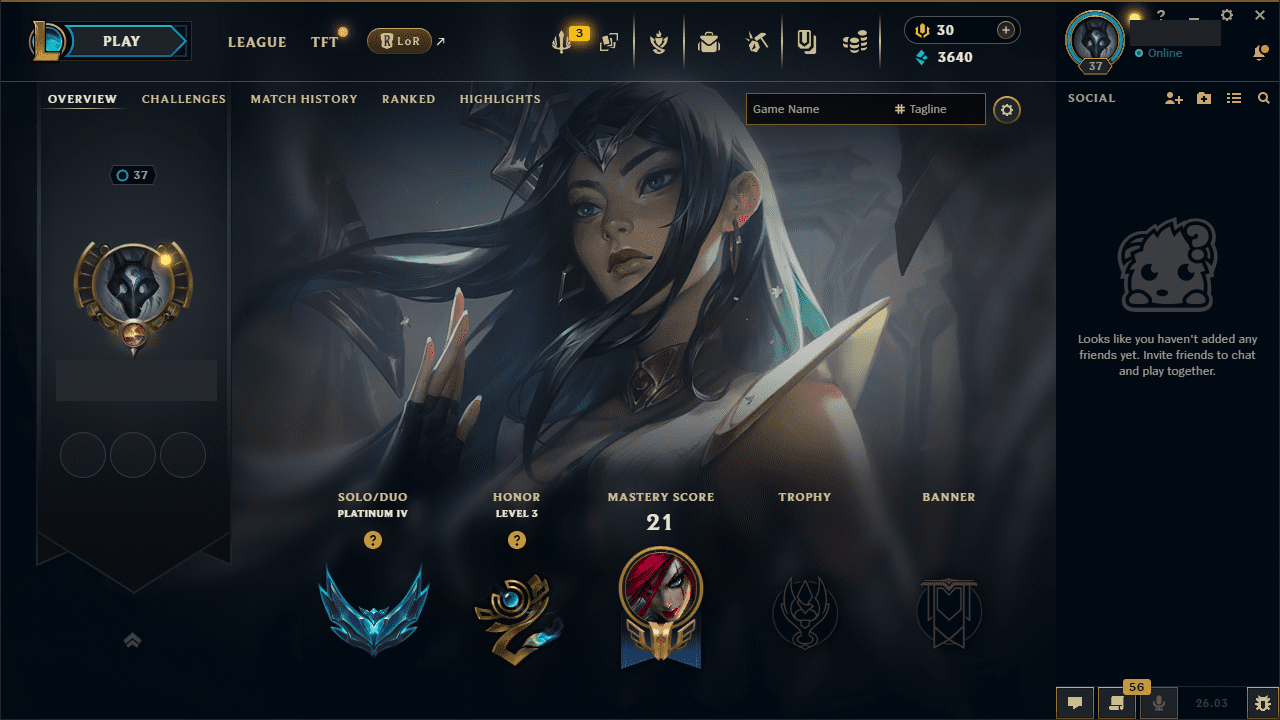The width and height of the screenshot is (1280, 720).
Task: Switch to the CHALLENGES tab
Action: (184, 98)
